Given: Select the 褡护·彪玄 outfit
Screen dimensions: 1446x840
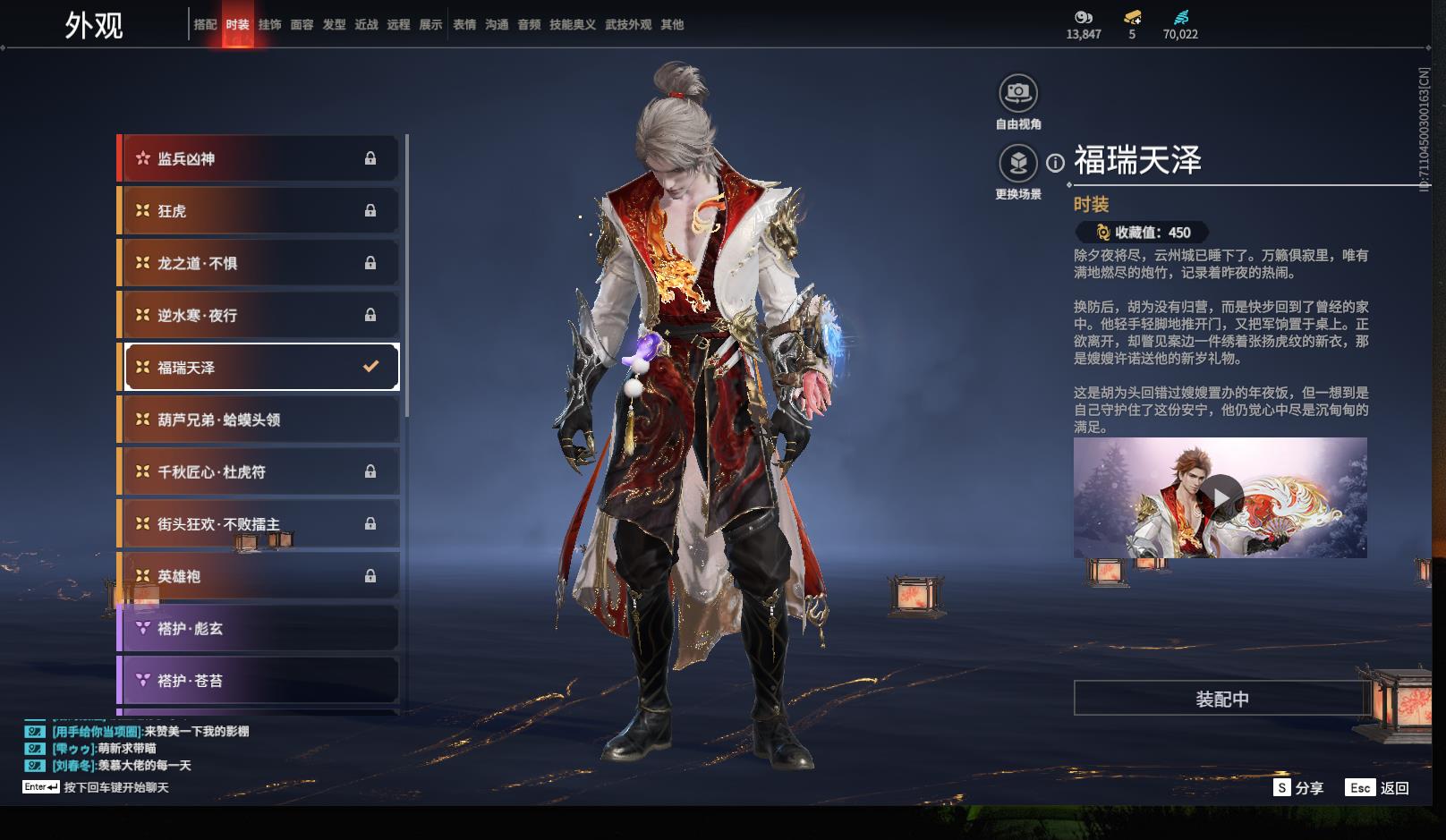Looking at the screenshot, I should tap(259, 628).
